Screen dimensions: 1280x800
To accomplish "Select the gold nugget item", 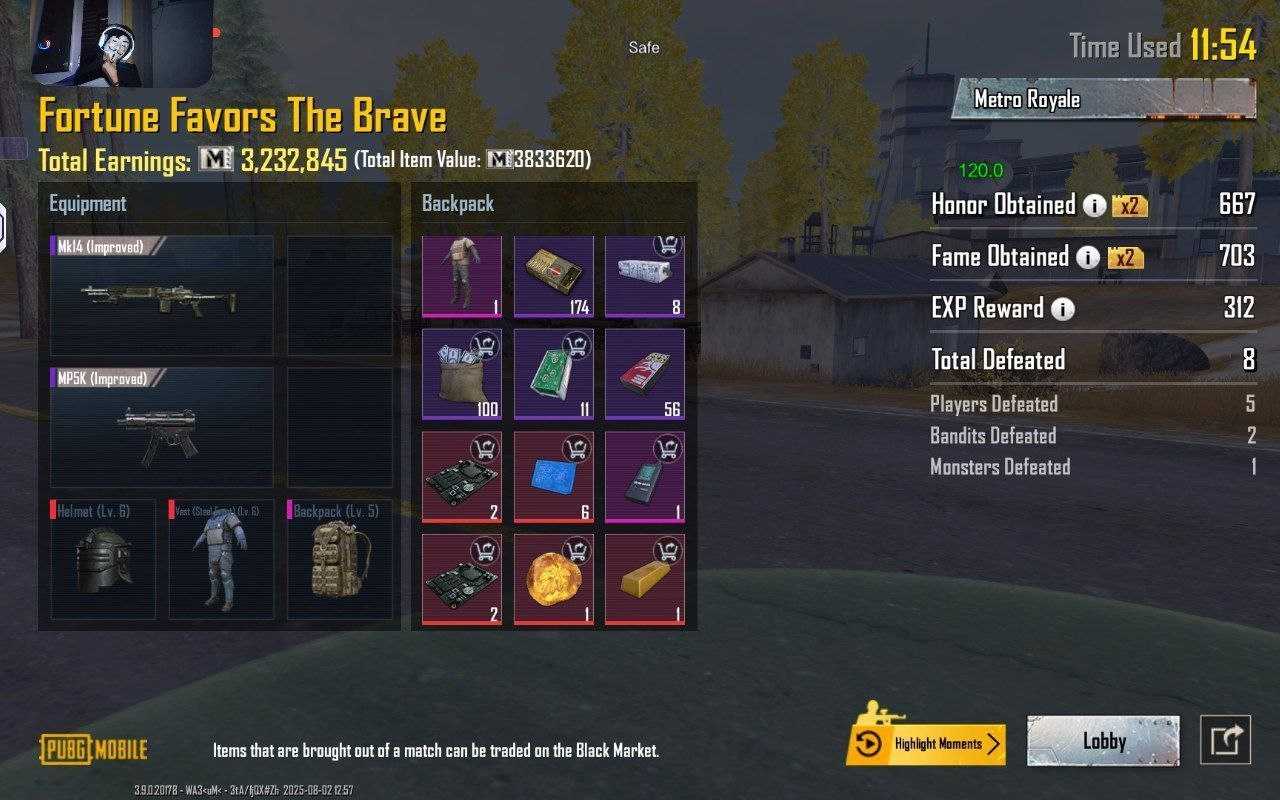I will point(553,579).
